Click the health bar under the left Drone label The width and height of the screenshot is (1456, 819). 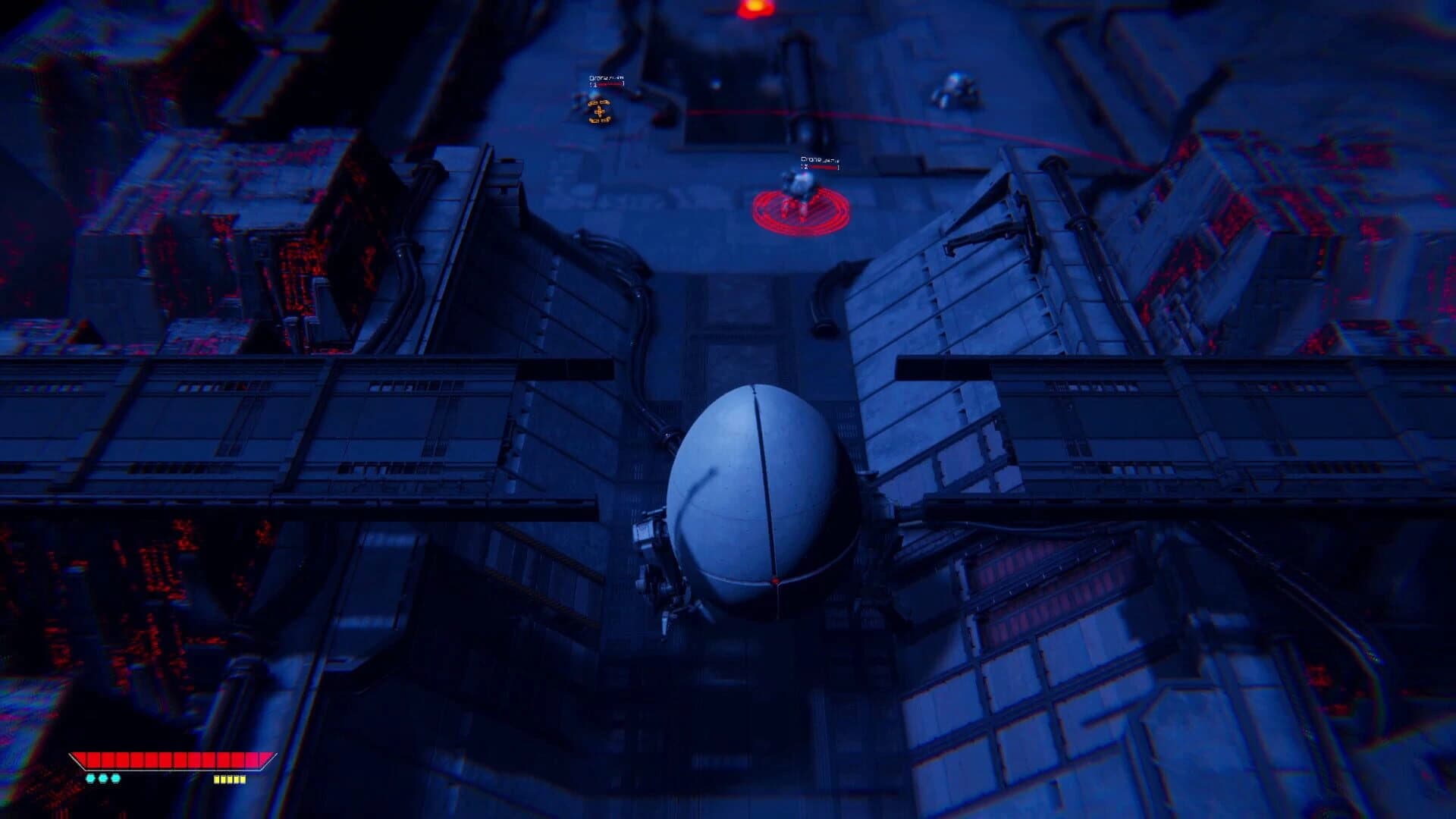click(607, 86)
